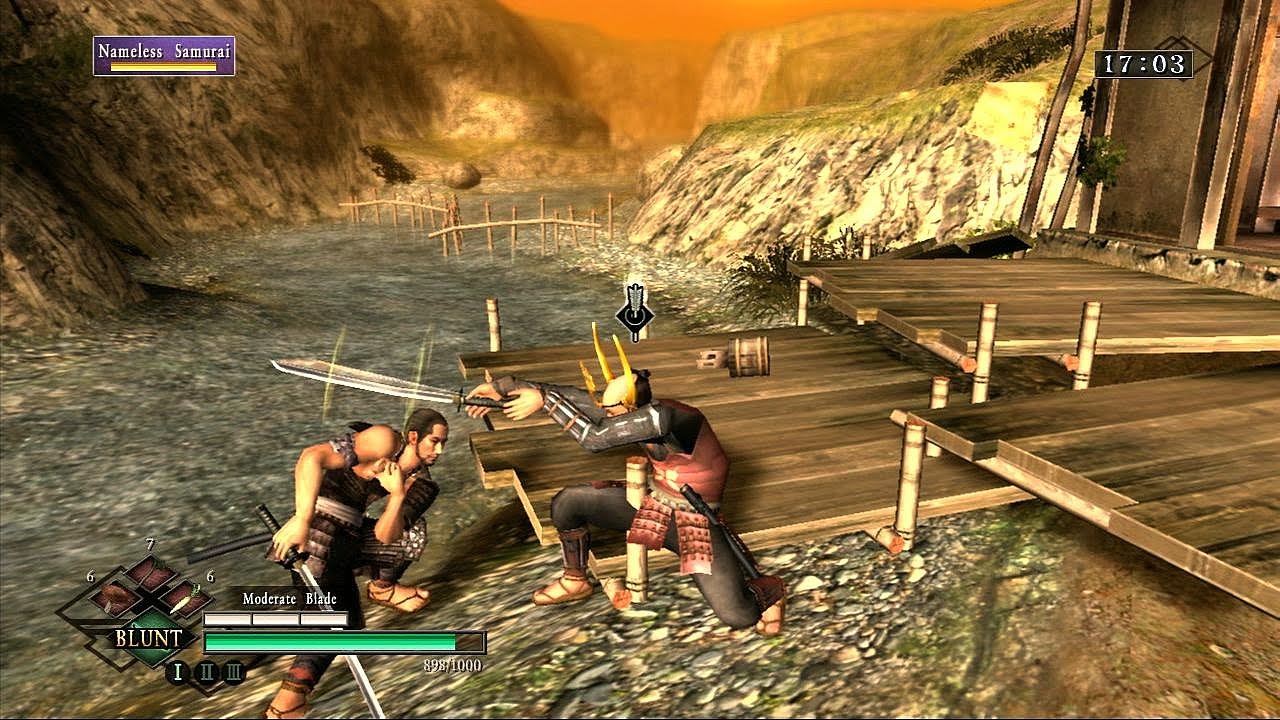
Task: Switch to sword slot I
Action: pos(178,672)
